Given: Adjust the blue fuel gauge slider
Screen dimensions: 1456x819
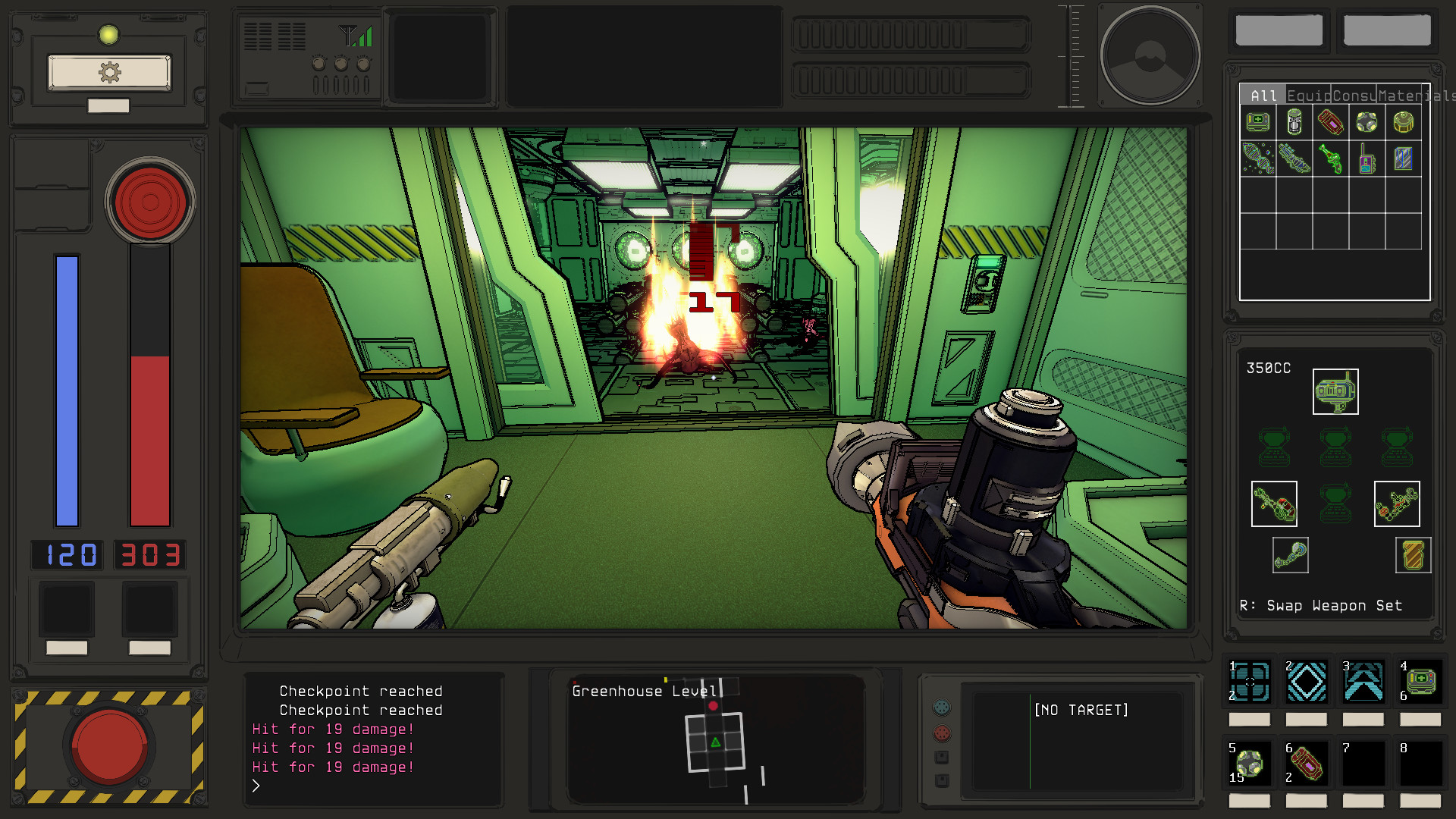Looking at the screenshot, I should click(x=65, y=387).
